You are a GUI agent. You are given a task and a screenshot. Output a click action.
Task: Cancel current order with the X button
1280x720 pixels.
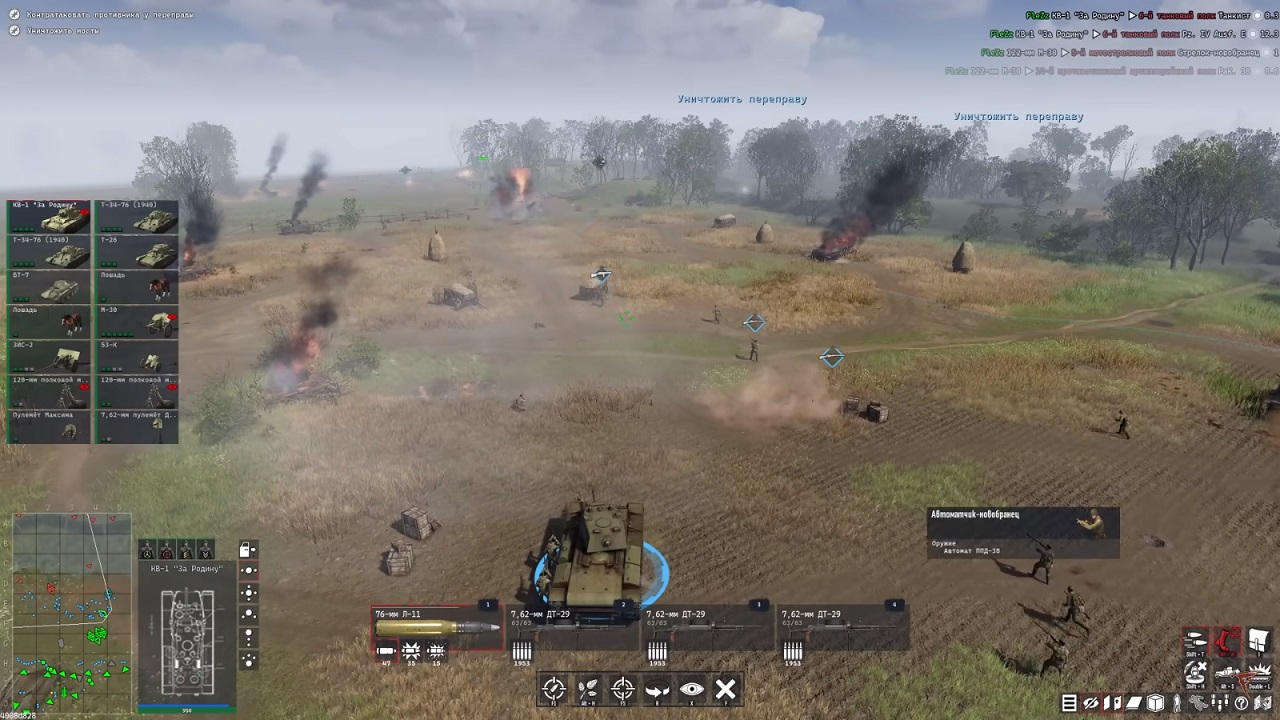pyautogui.click(x=726, y=688)
